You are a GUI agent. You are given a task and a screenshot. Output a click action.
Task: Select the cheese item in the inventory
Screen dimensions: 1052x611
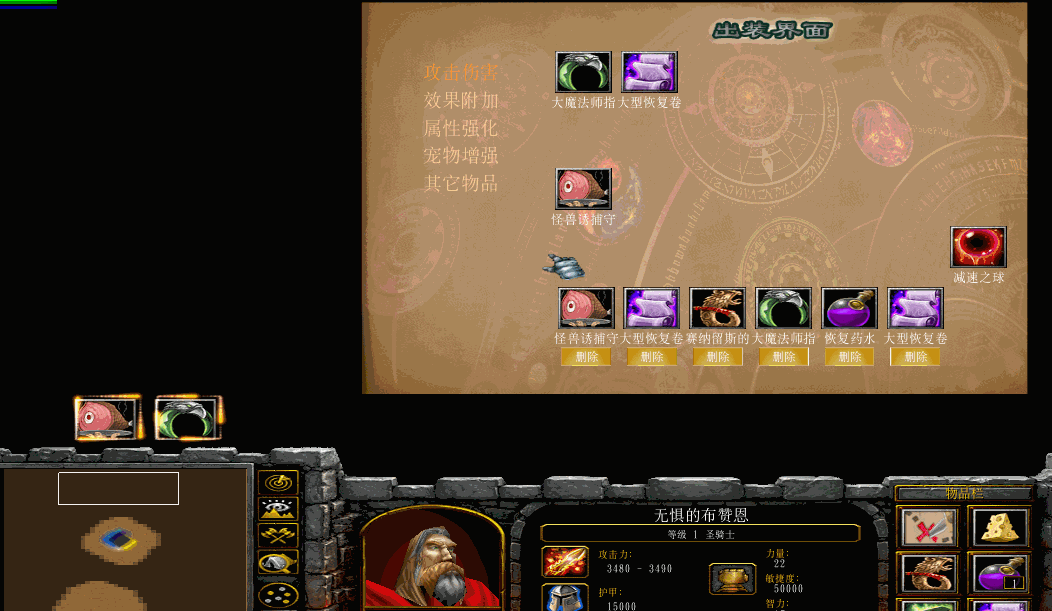click(997, 527)
